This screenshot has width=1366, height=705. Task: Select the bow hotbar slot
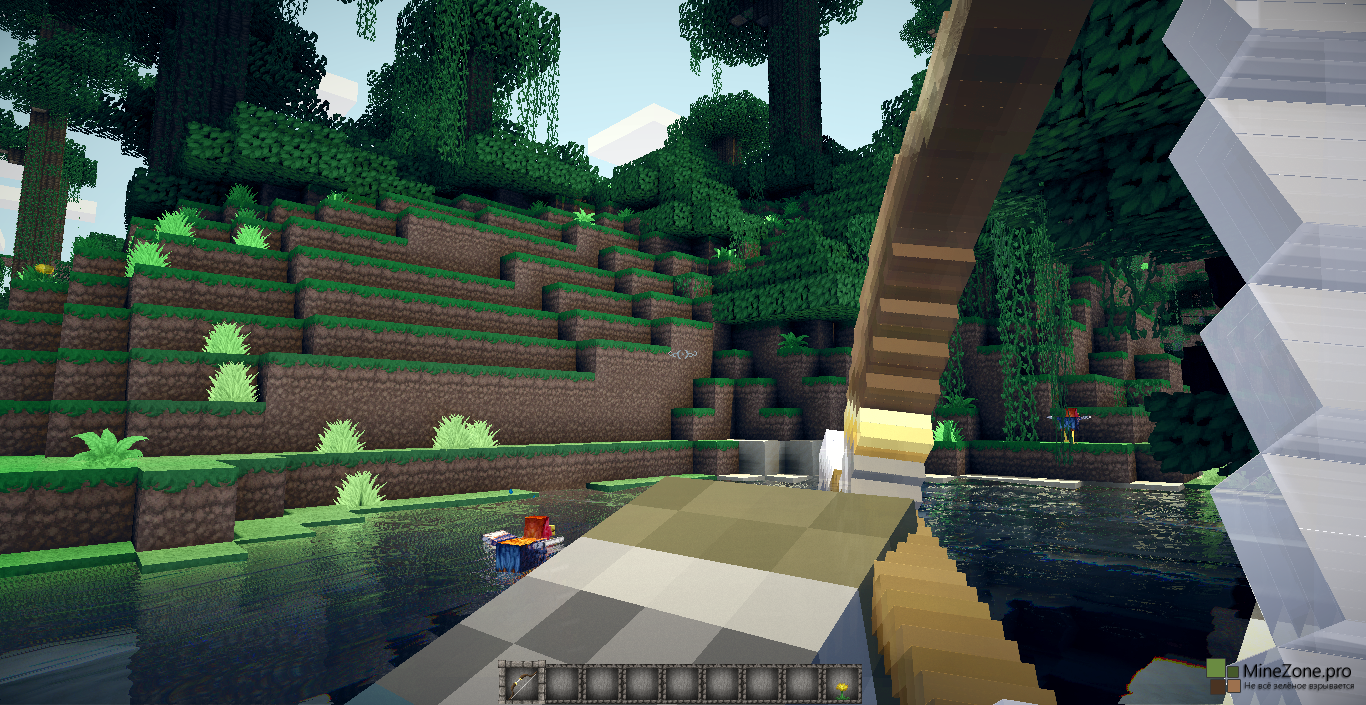point(520,684)
